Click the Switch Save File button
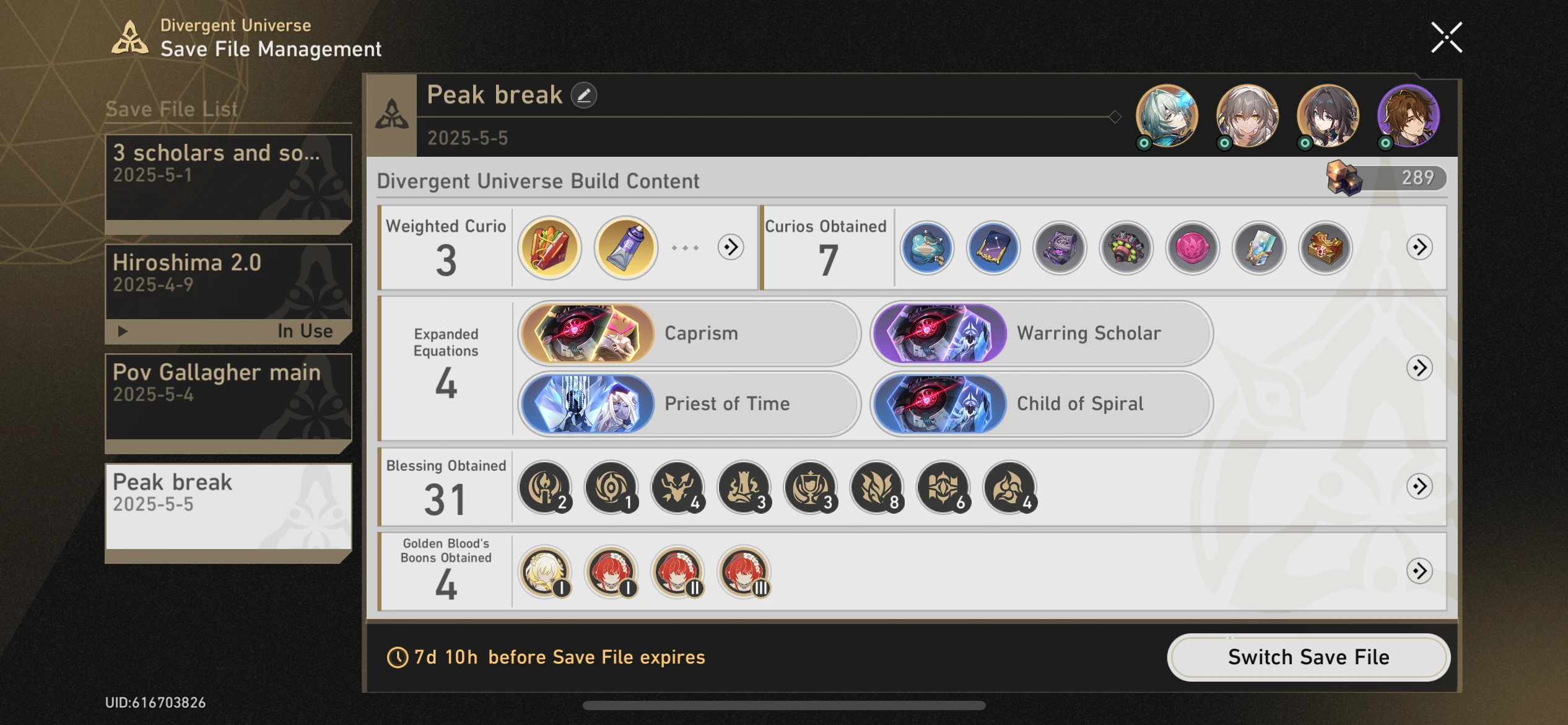Image resolution: width=1568 pixels, height=725 pixels. 1308,657
